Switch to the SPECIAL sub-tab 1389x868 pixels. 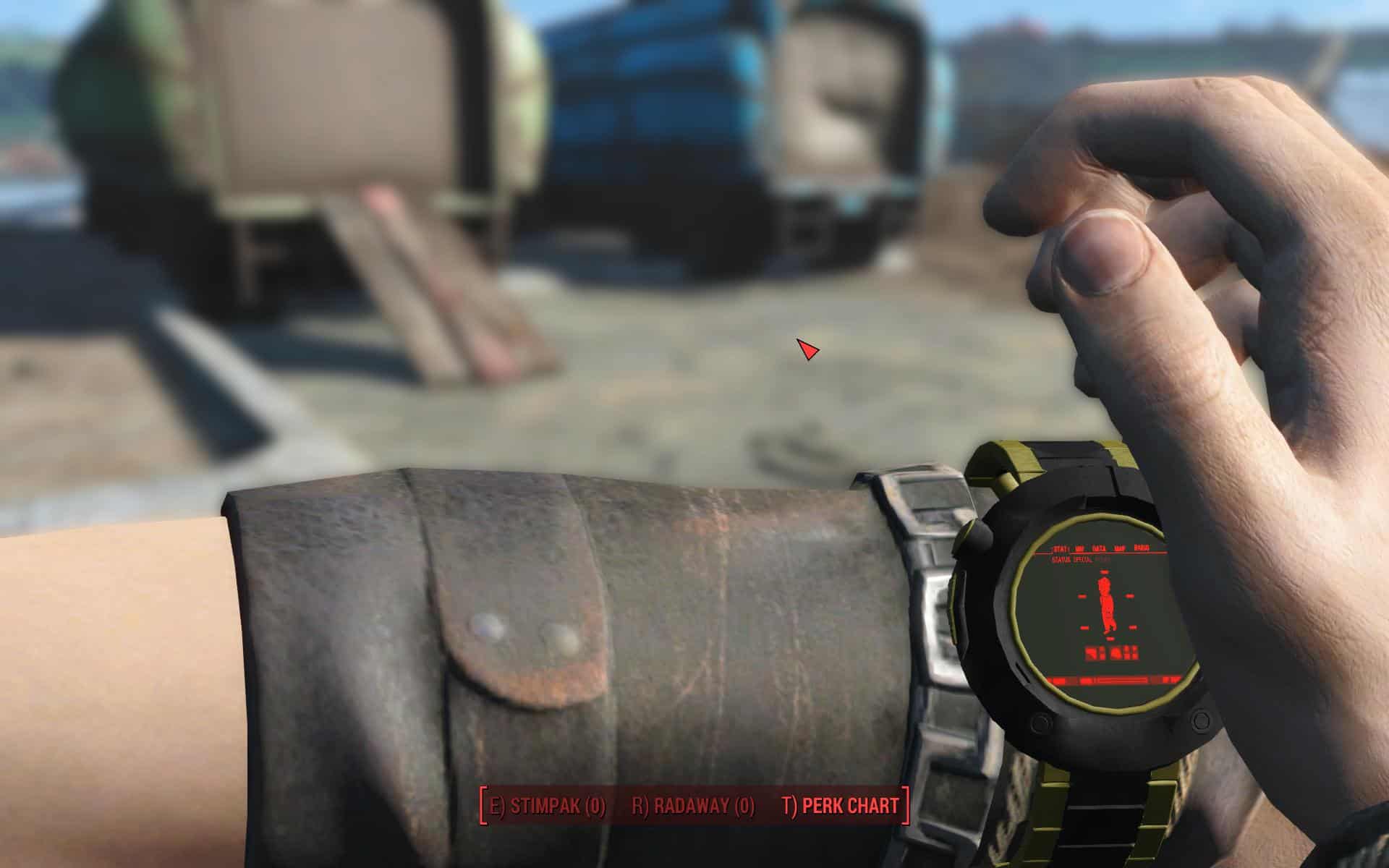coord(1083,559)
